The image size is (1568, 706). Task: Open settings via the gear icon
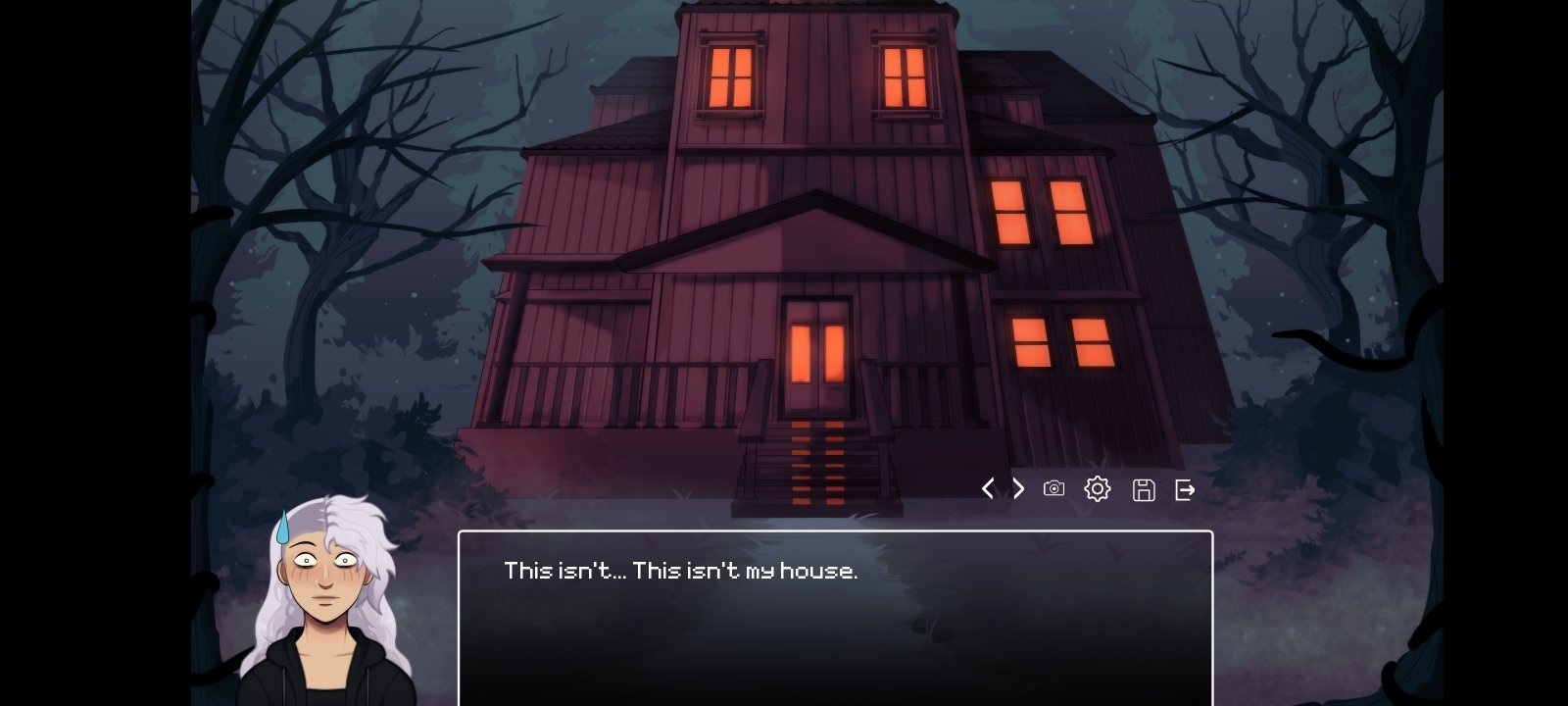click(x=1098, y=488)
